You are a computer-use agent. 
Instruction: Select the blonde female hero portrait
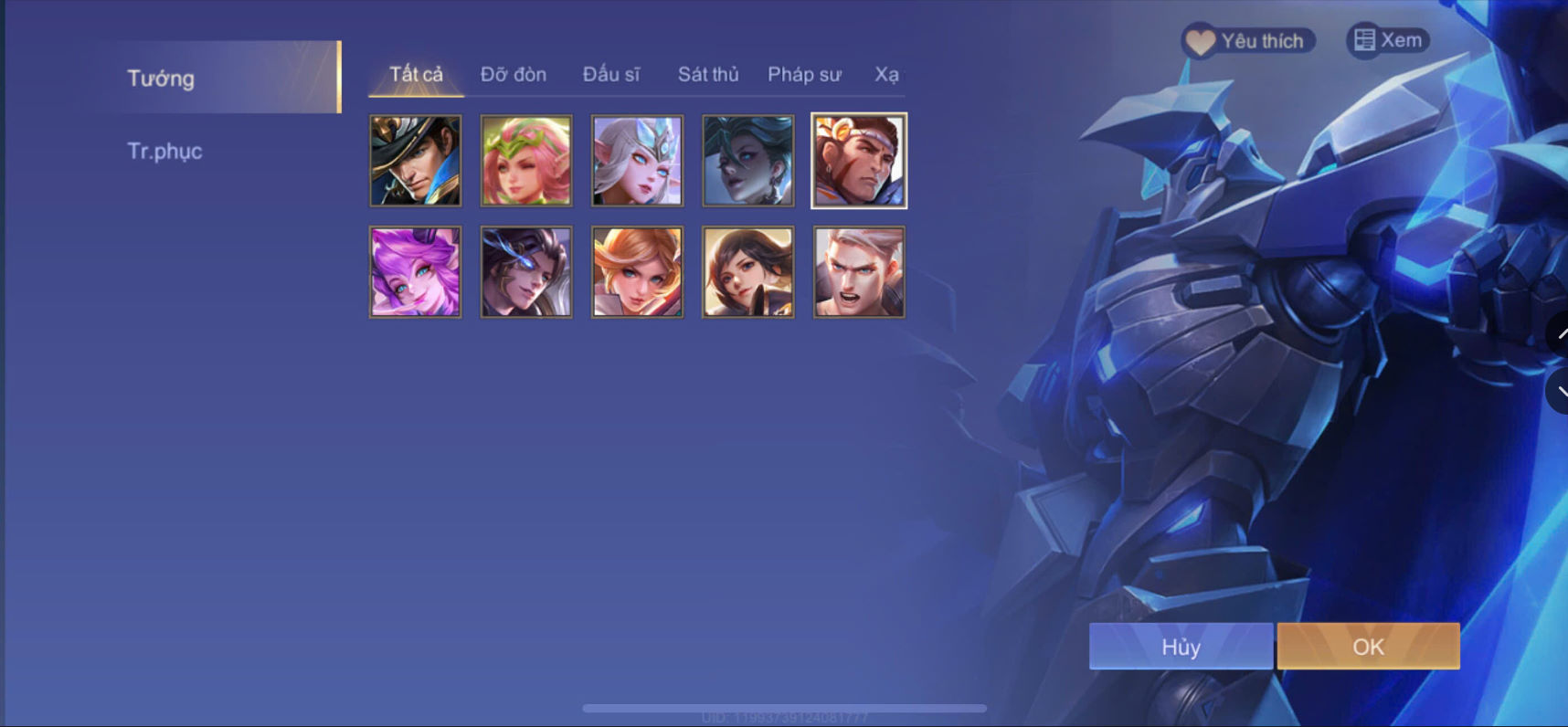tap(637, 271)
